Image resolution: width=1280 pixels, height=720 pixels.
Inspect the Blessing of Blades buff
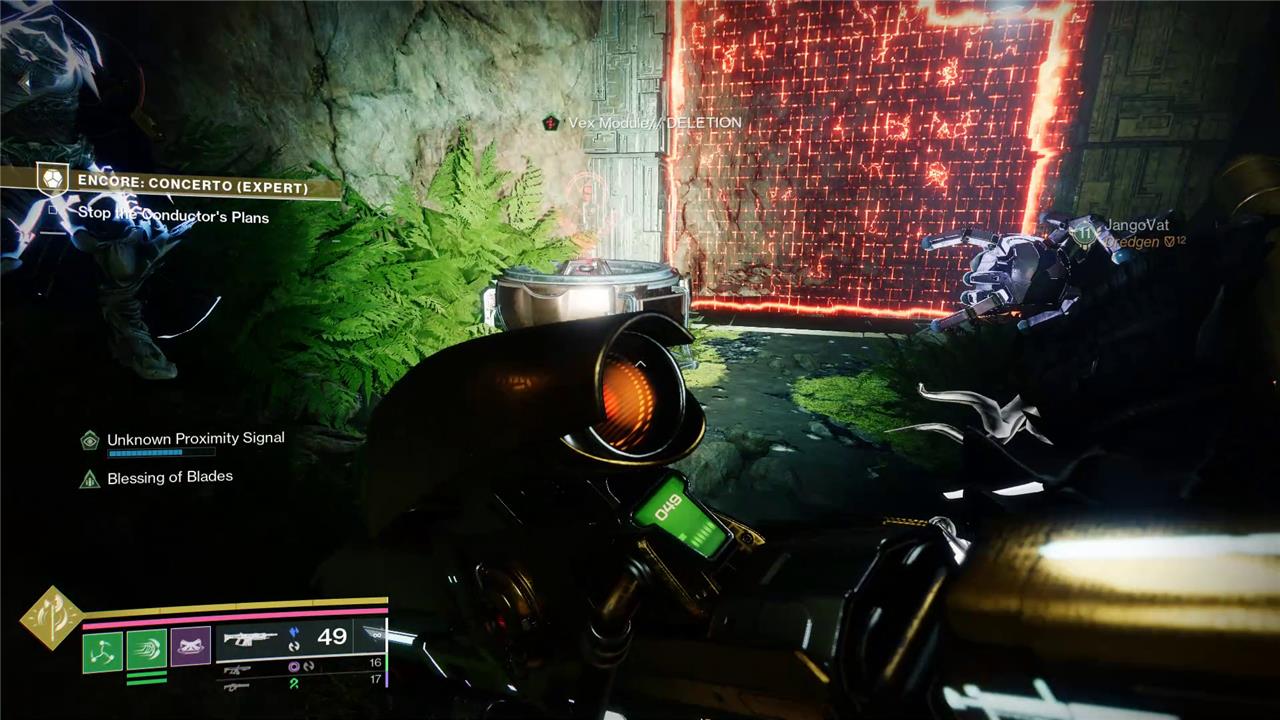tap(169, 477)
